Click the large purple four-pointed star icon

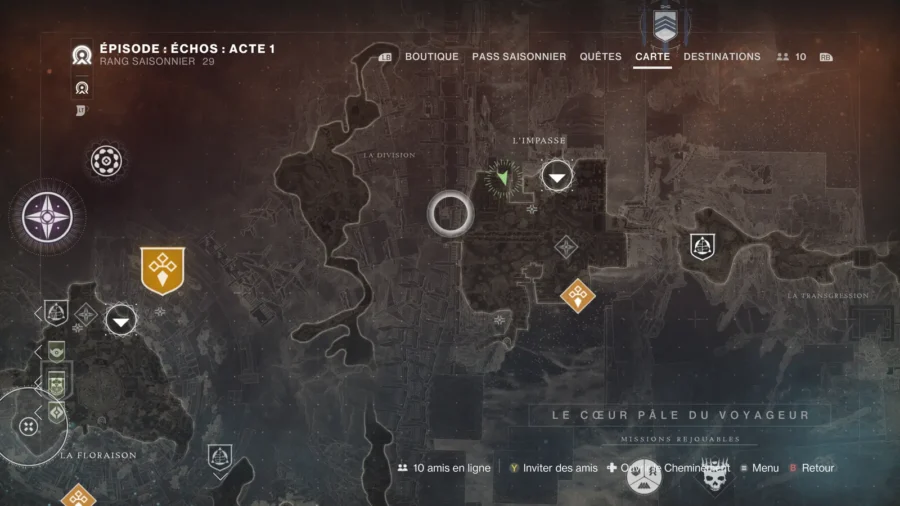pyautogui.click(x=48, y=216)
